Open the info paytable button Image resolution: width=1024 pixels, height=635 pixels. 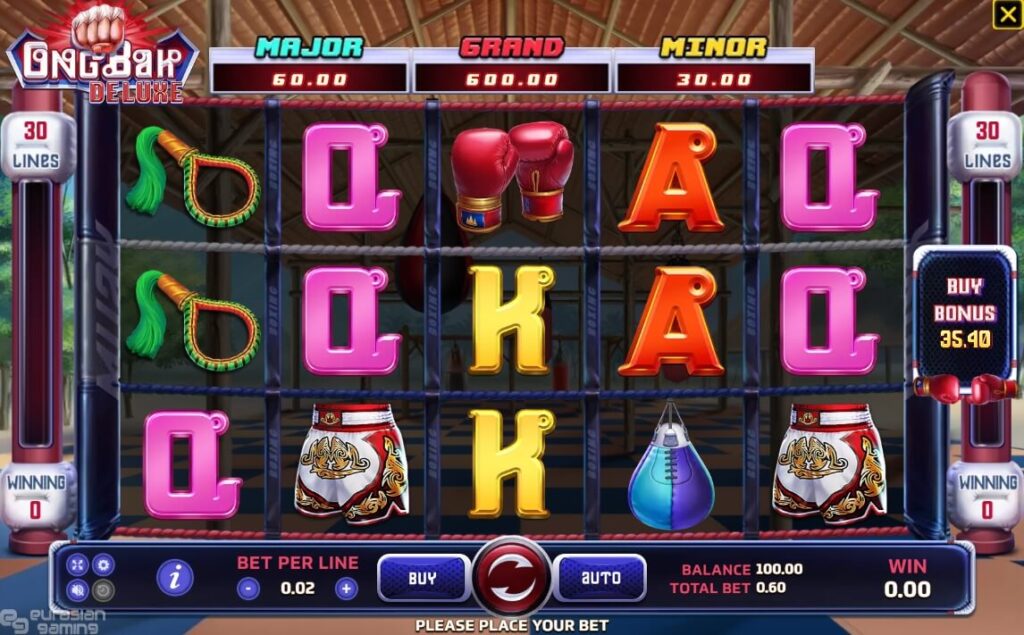[x=175, y=577]
